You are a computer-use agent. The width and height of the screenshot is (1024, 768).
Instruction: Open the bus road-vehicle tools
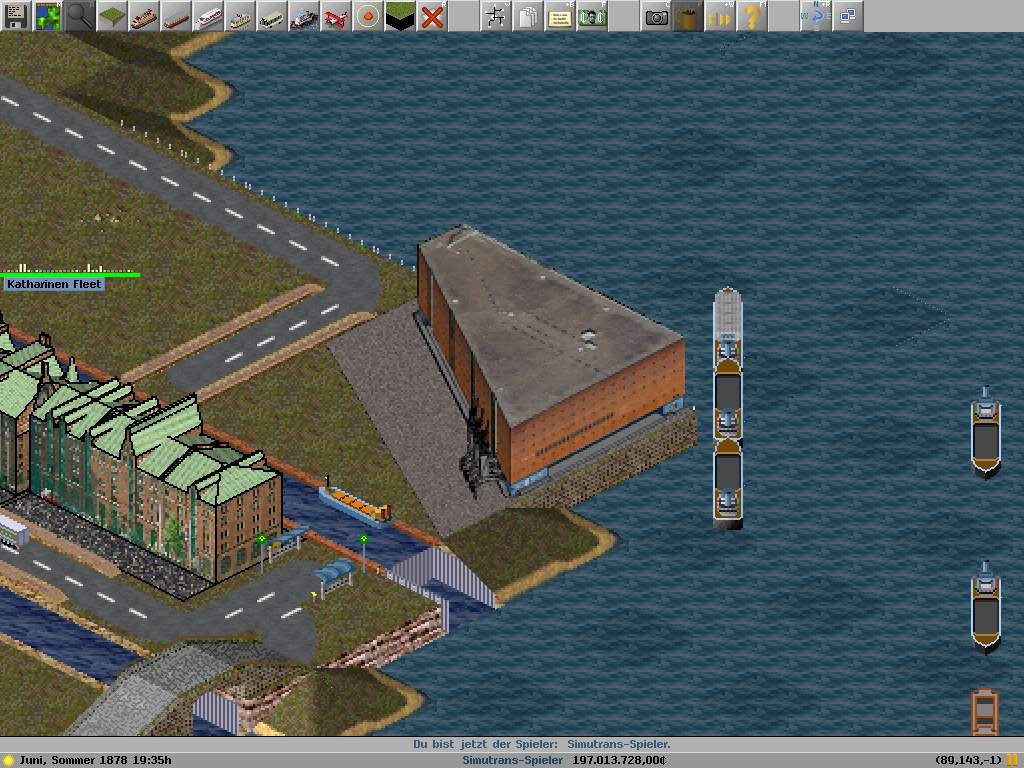[271, 16]
